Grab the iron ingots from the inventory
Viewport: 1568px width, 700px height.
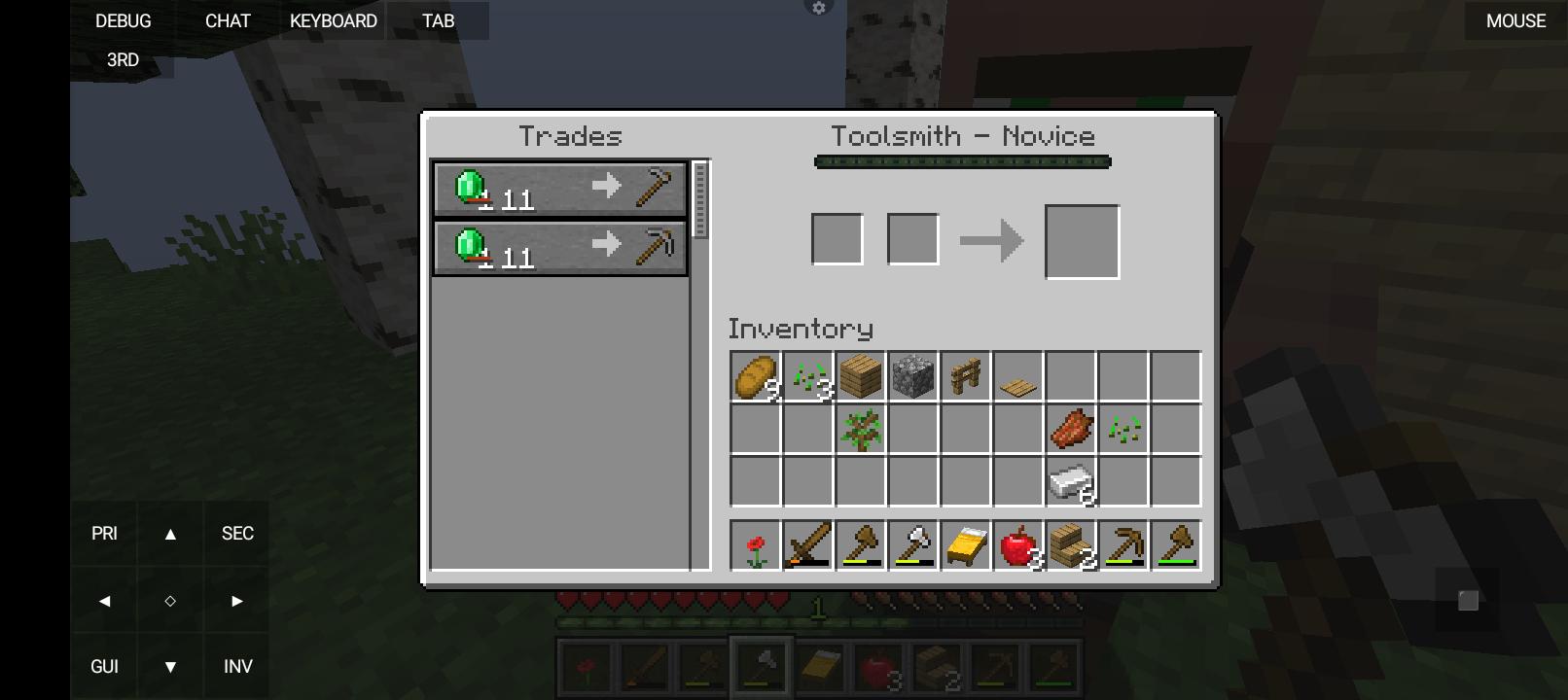tap(1071, 482)
